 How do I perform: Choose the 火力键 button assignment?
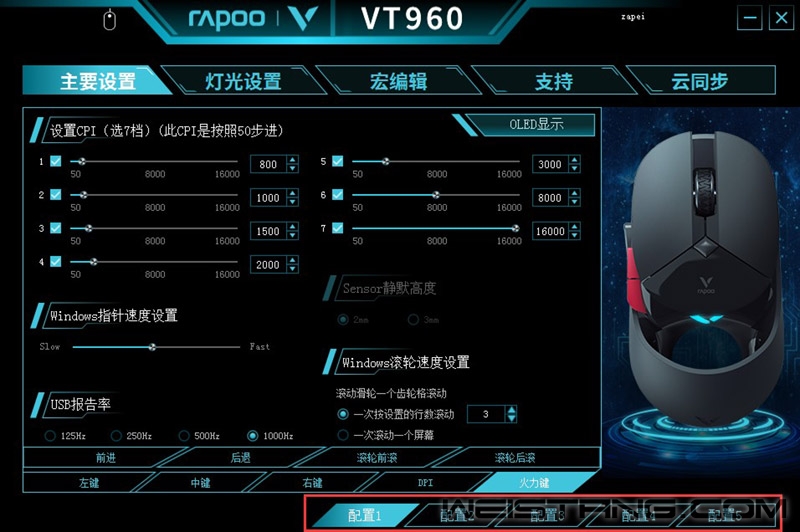point(532,482)
